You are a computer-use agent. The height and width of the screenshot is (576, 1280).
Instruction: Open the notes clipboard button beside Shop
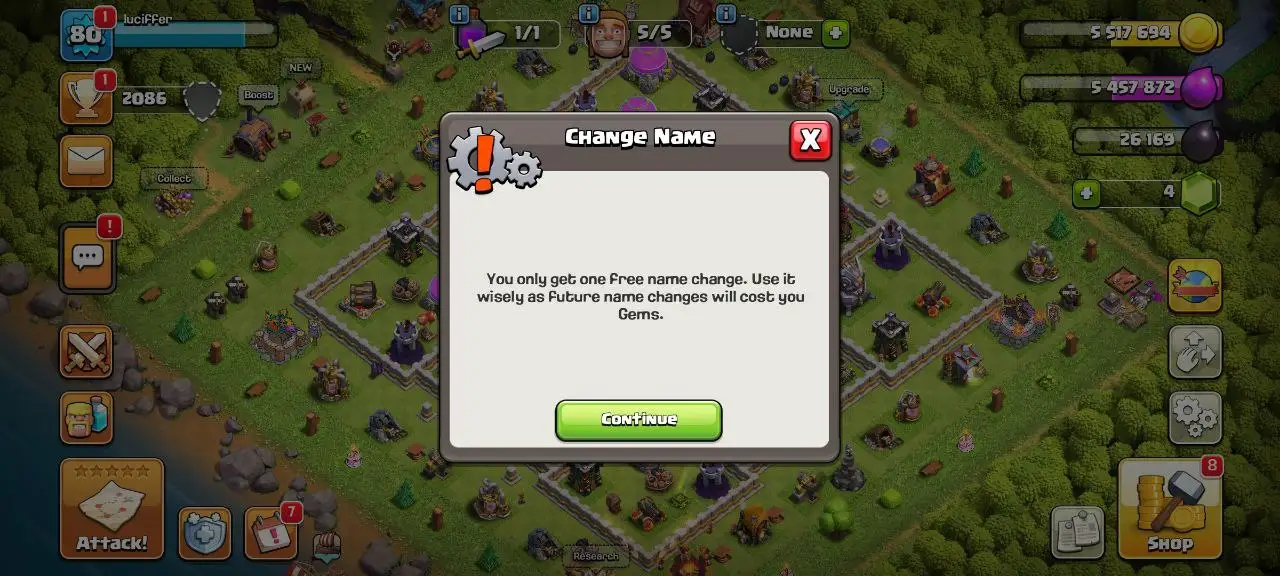(1077, 532)
